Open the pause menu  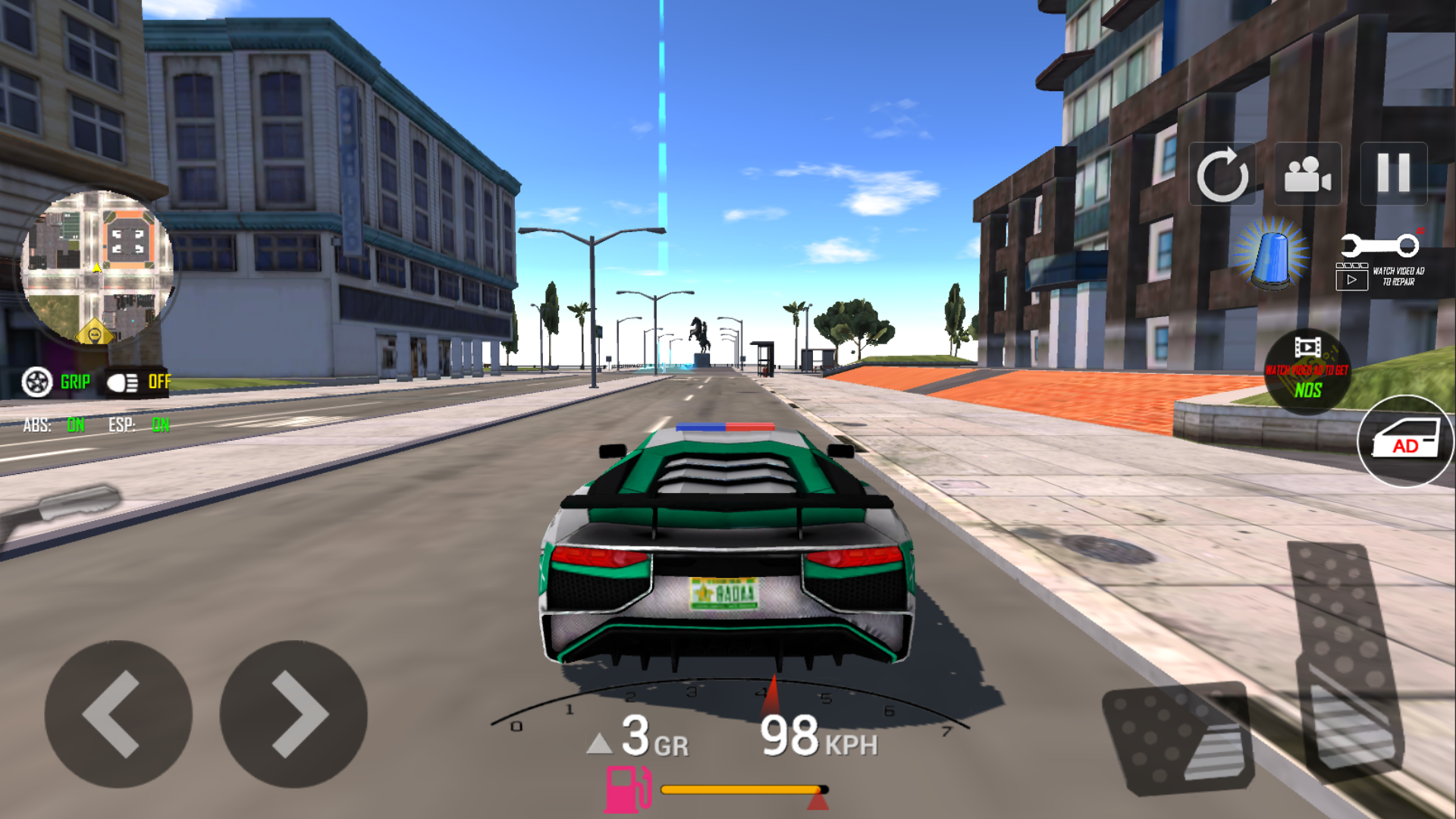click(1394, 174)
